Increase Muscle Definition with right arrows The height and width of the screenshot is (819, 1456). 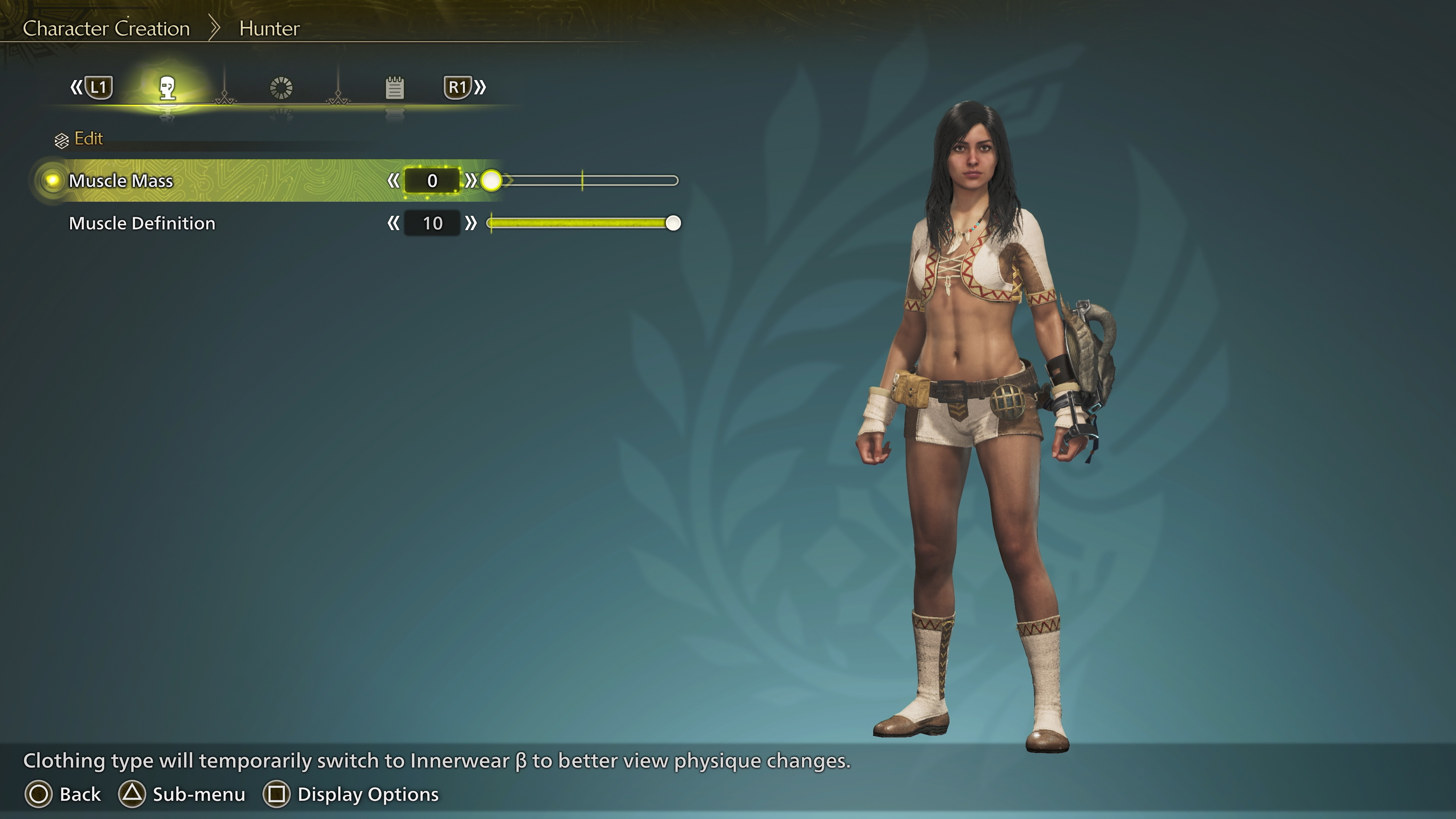pos(470,223)
